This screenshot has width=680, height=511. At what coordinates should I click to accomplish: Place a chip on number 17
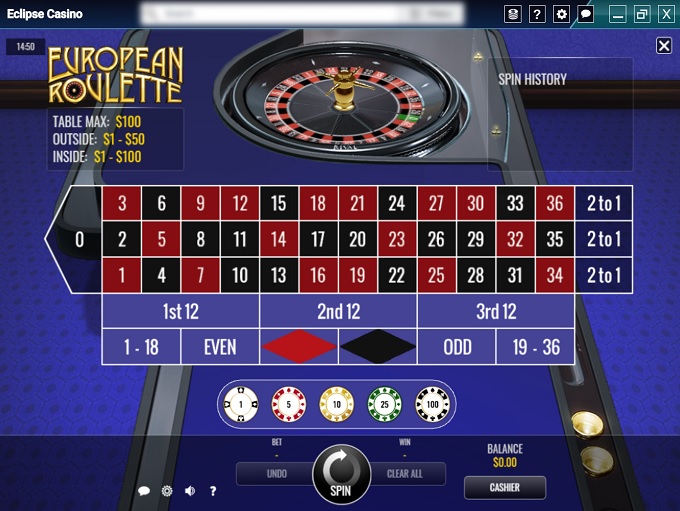point(318,240)
